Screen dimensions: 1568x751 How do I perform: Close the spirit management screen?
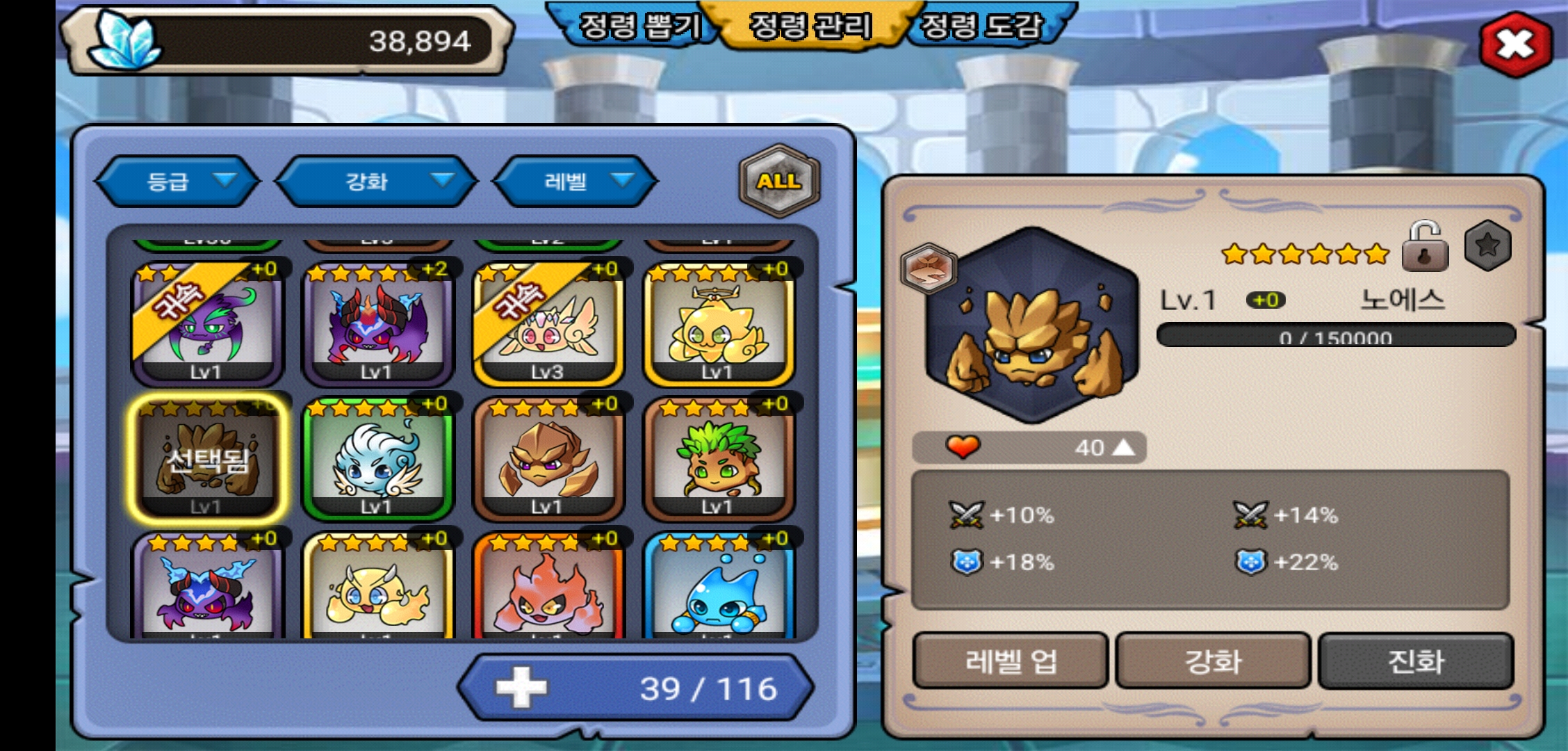(x=1515, y=45)
